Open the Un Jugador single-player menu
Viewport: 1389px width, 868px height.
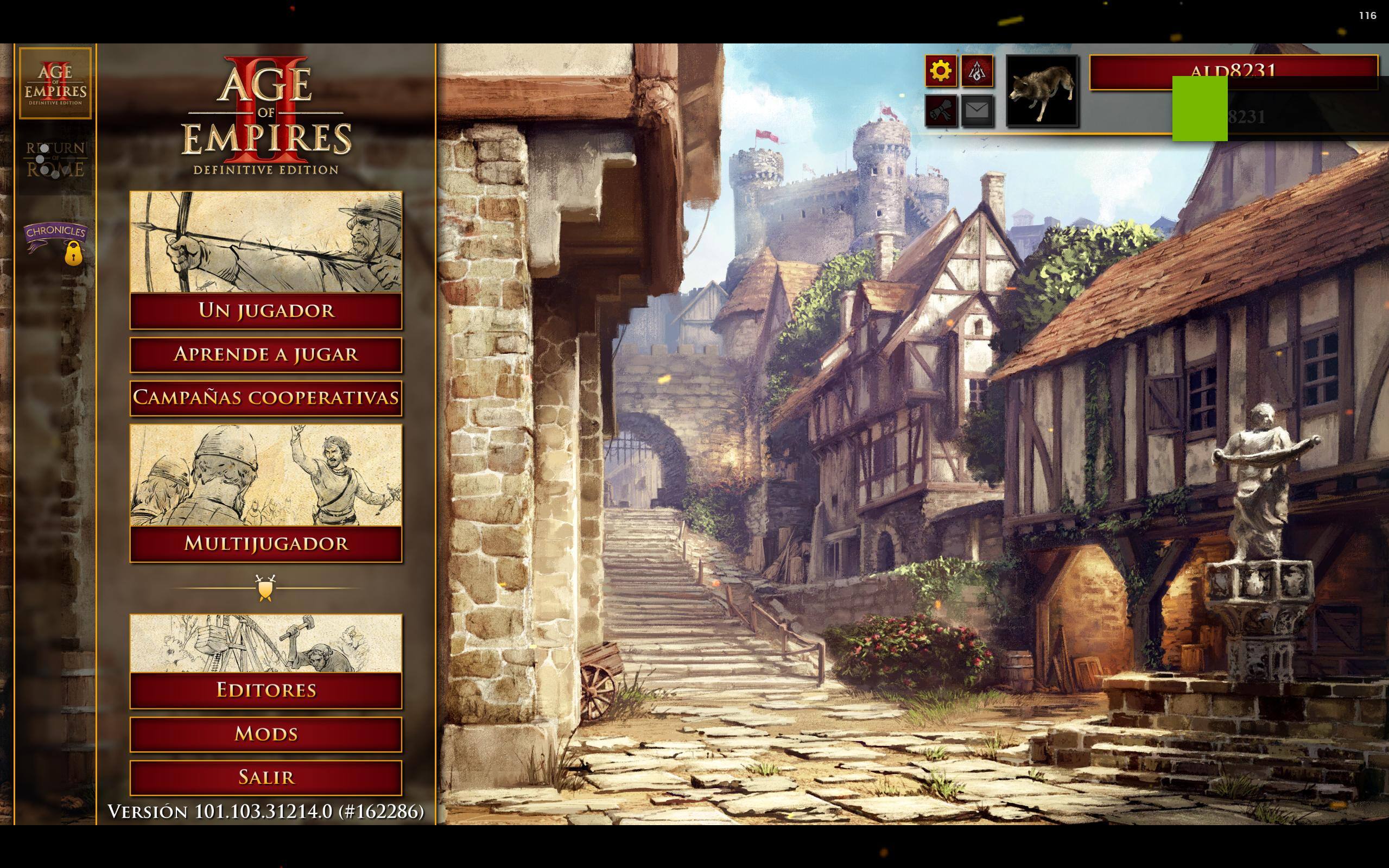pyautogui.click(x=266, y=311)
